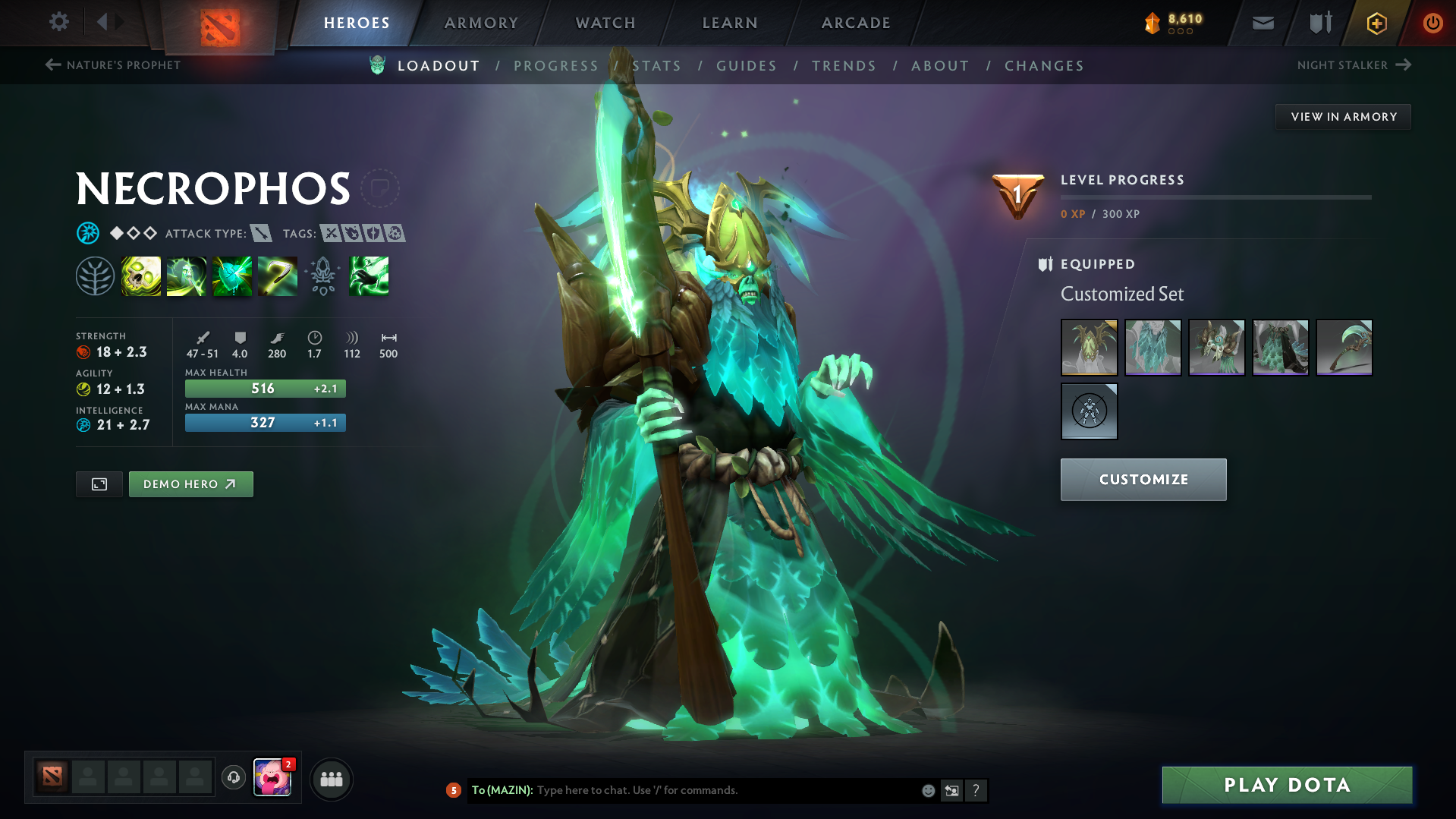This screenshot has height=819, width=1456.
Task: Open the Ghost Shroud ability icon
Action: coord(187,276)
